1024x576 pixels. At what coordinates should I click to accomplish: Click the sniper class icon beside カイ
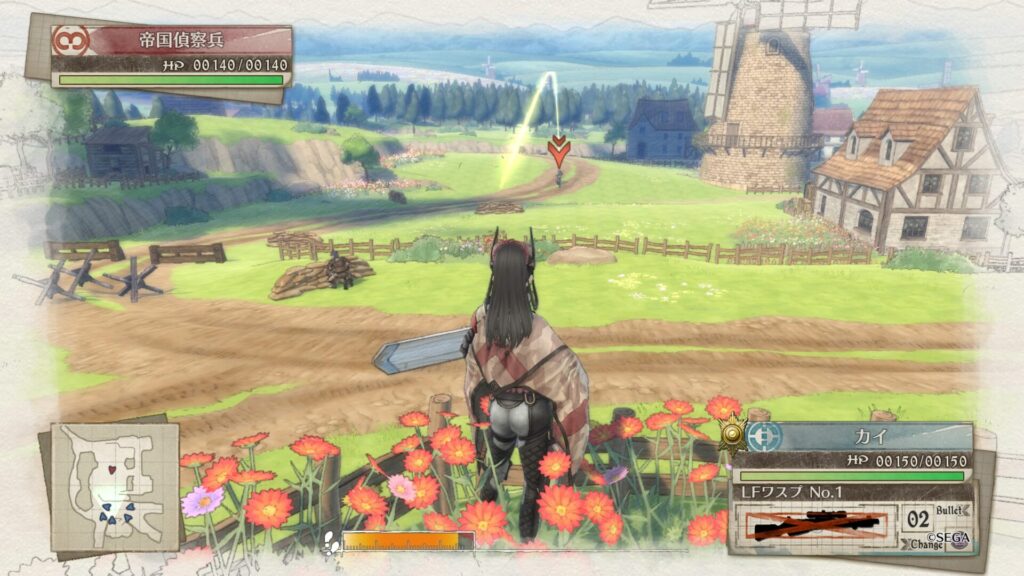click(x=764, y=437)
